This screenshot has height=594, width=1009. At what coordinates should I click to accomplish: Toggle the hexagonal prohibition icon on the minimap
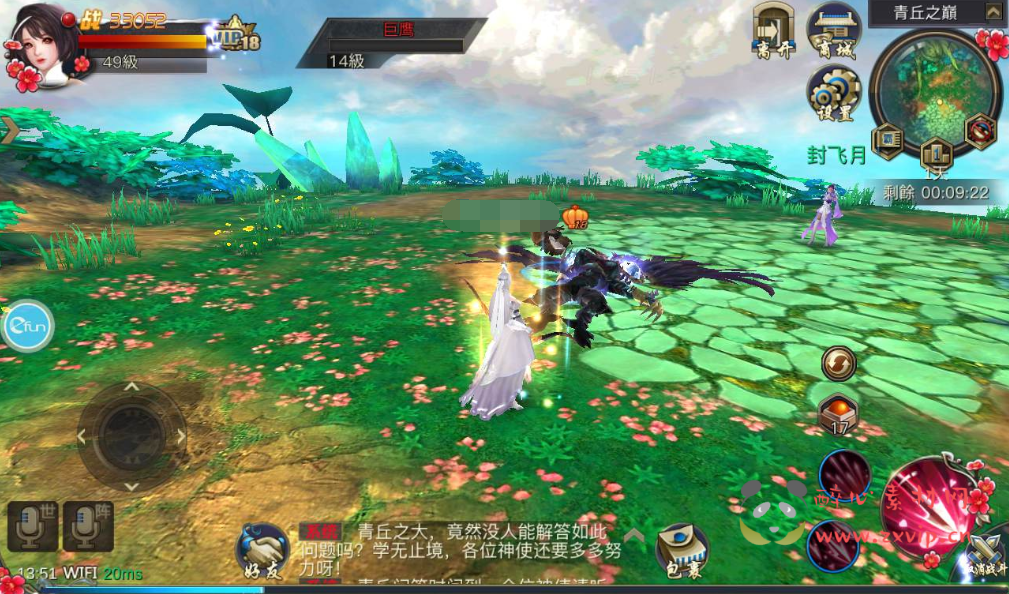(981, 132)
